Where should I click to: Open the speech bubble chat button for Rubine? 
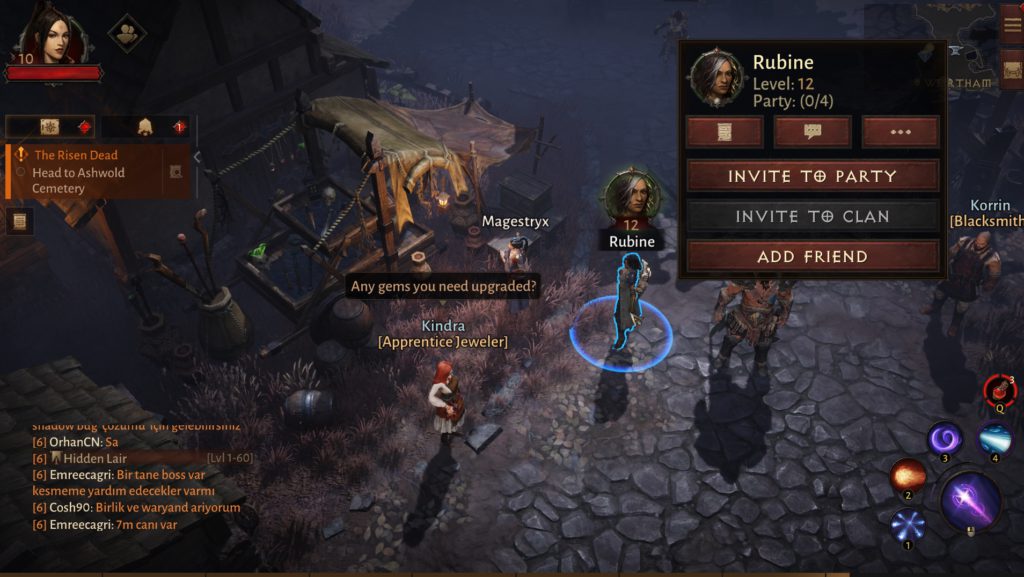coord(812,132)
